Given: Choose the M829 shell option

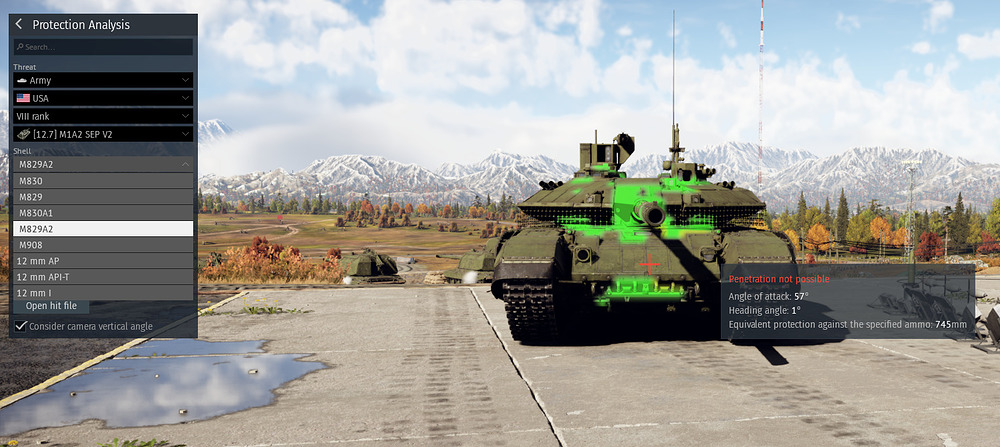Looking at the screenshot, I should pyautogui.click(x=103, y=196).
